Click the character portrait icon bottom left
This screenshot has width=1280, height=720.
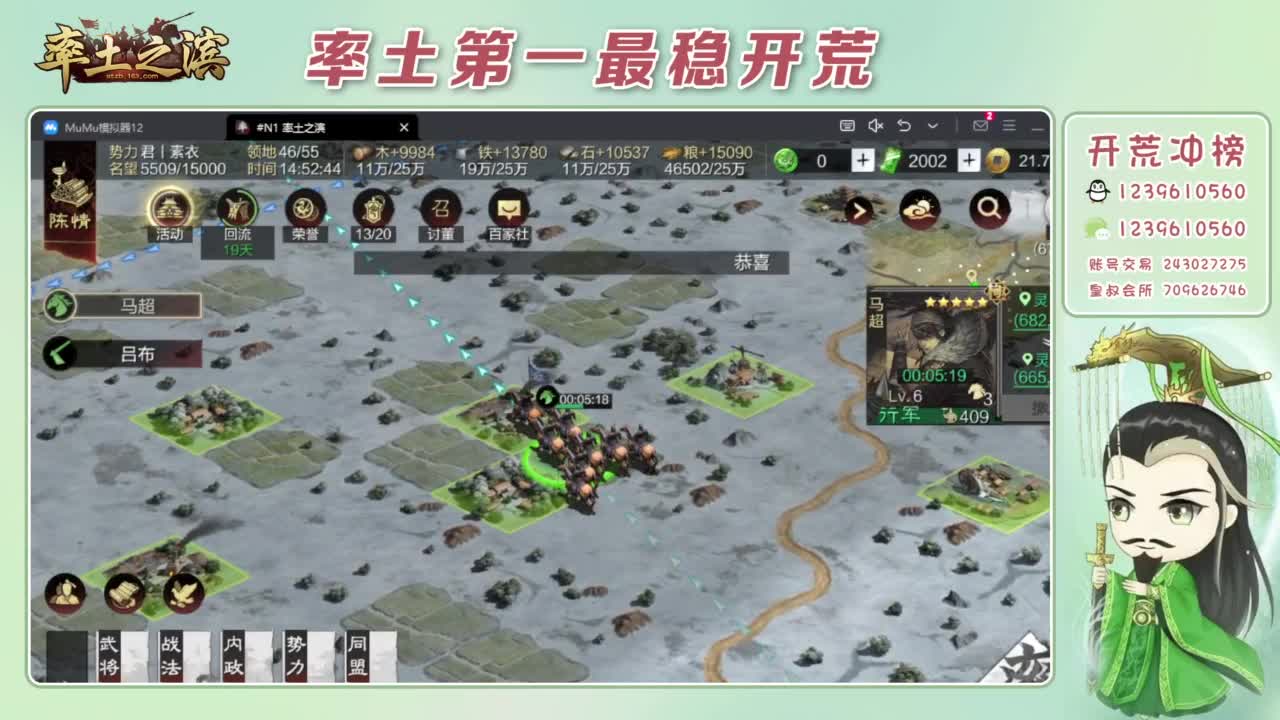(65, 592)
